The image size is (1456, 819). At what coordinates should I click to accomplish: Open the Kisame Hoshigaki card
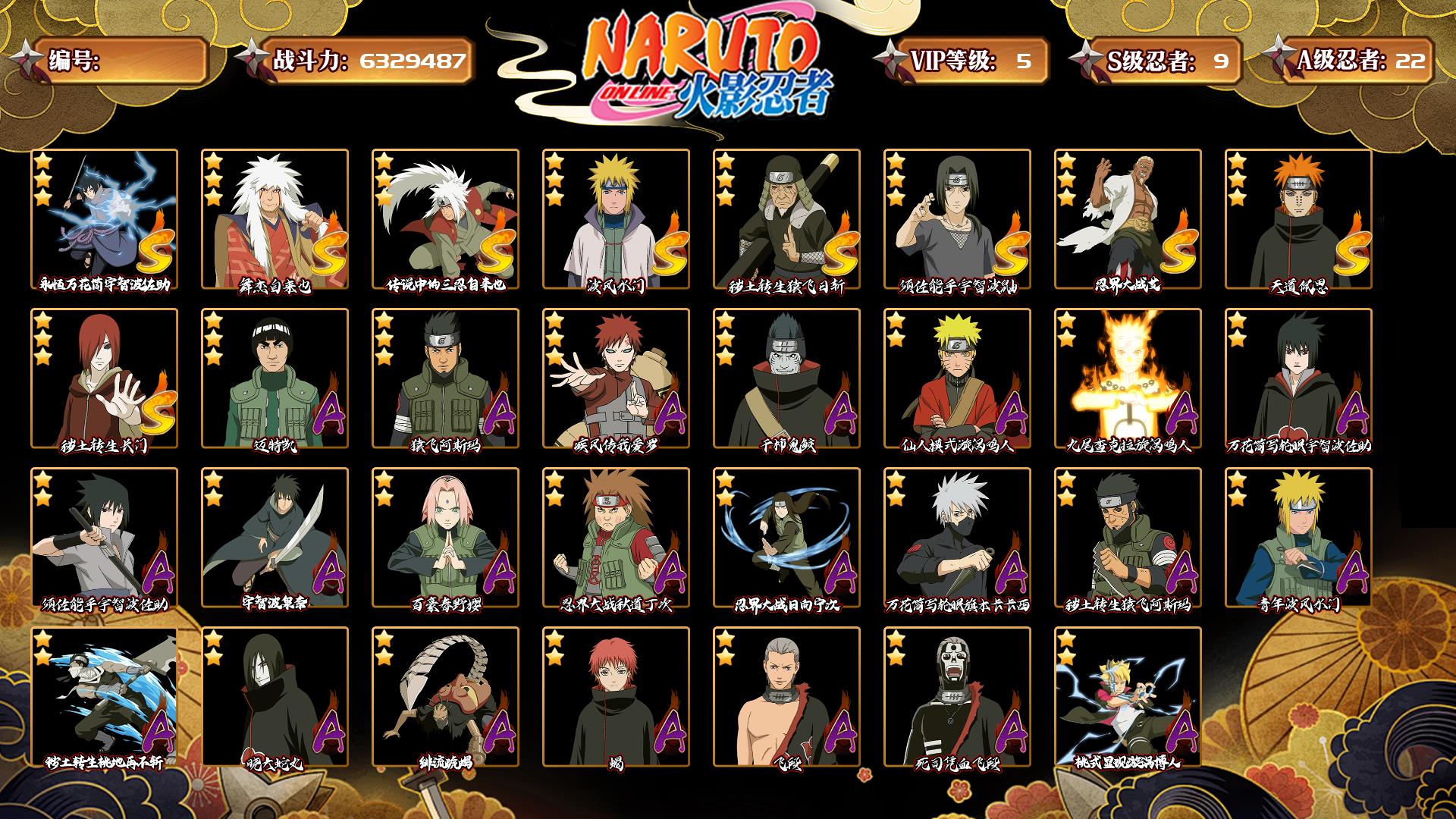click(786, 378)
